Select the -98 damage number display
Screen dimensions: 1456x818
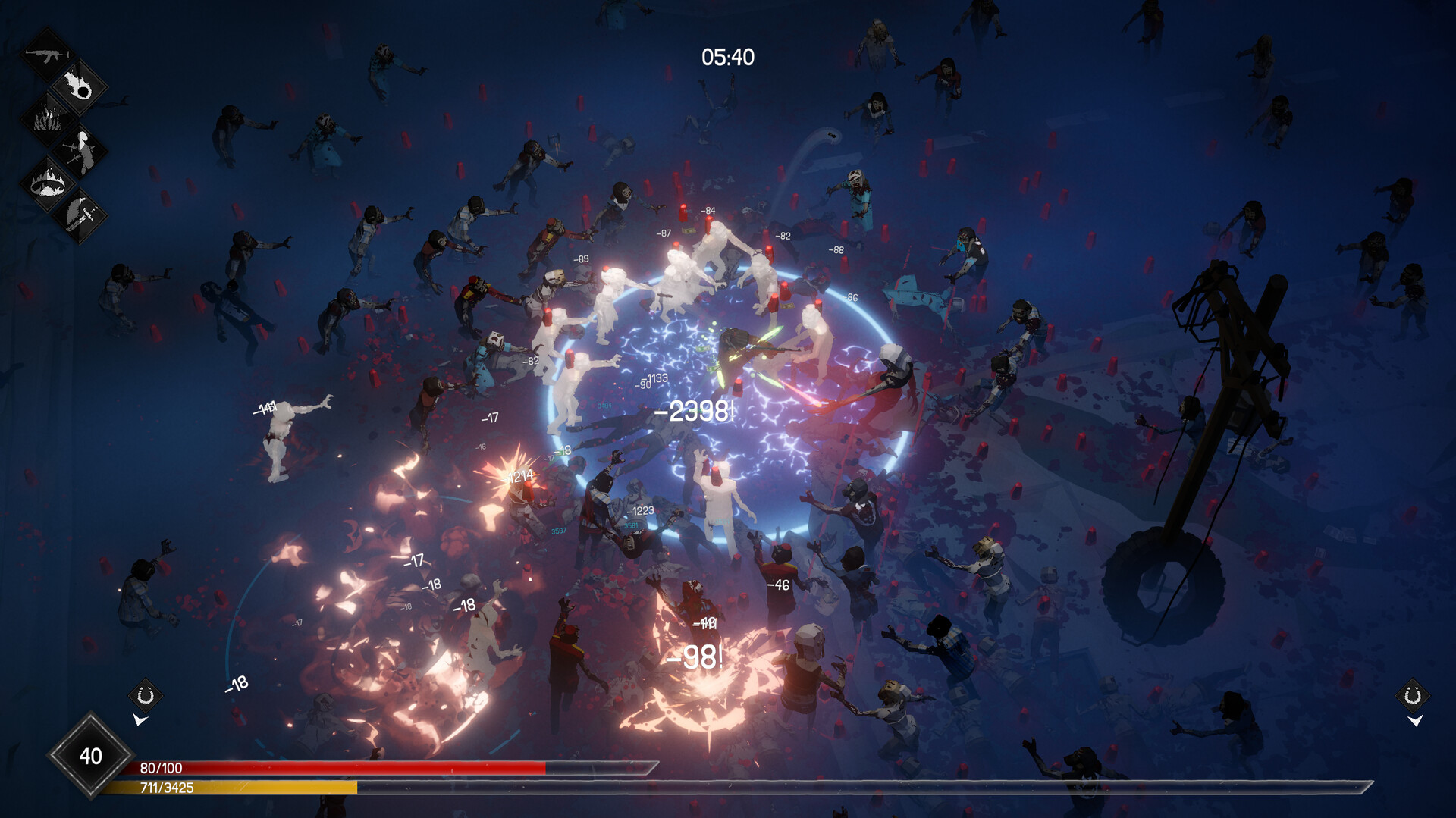point(695,657)
